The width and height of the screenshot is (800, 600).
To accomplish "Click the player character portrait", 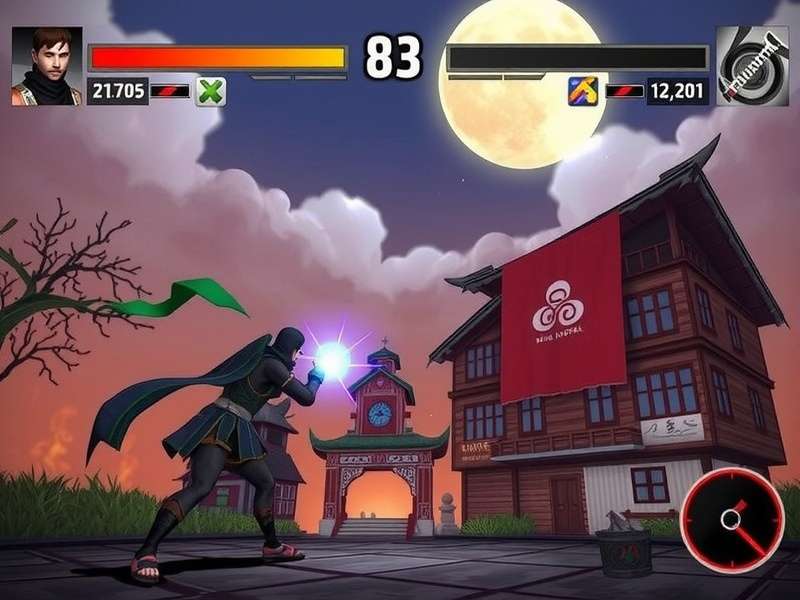I will (x=47, y=66).
